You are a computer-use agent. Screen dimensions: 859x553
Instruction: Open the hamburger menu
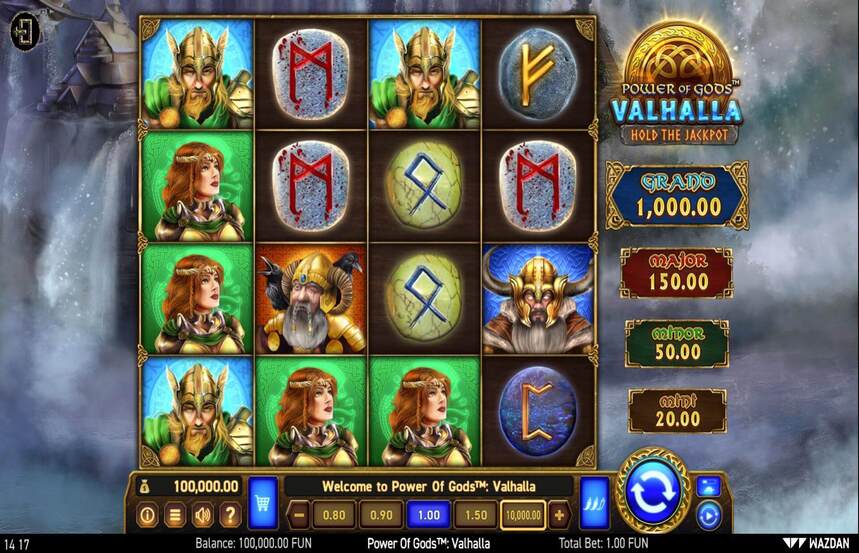pyautogui.click(x=174, y=516)
